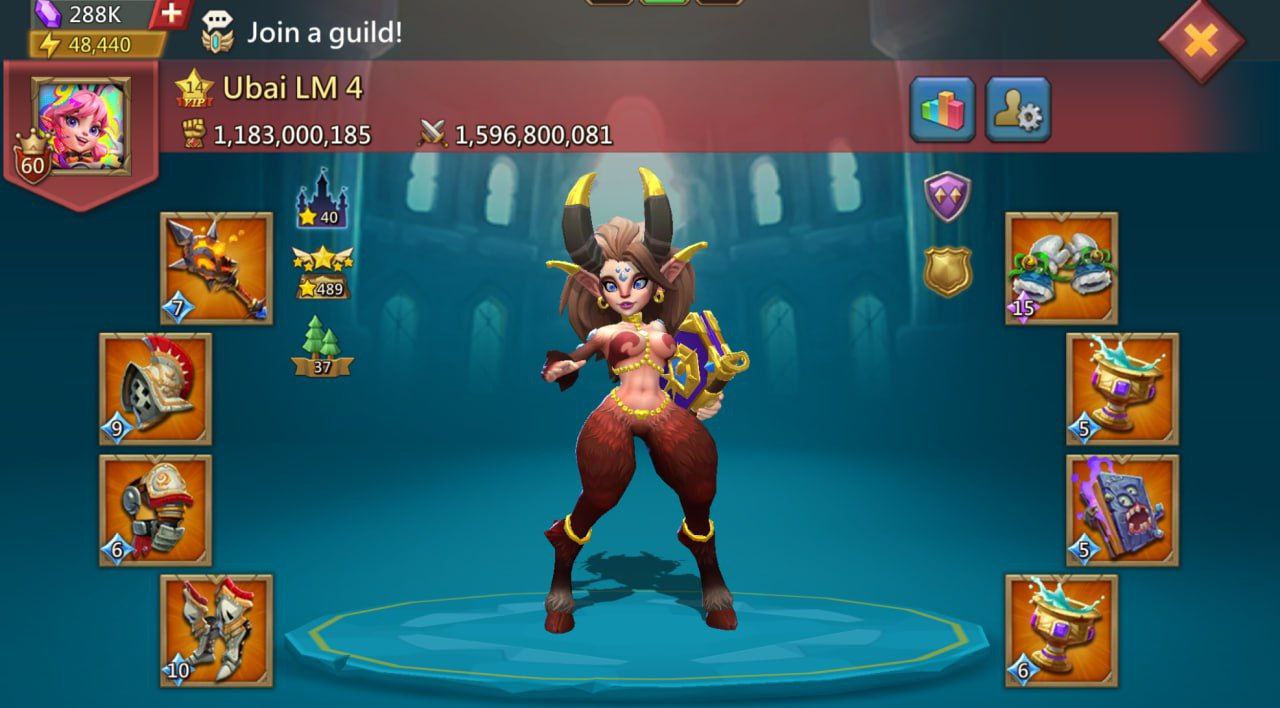Select the red armor chestplate slot
Screen dimensions: 1280x708
[x=155, y=510]
